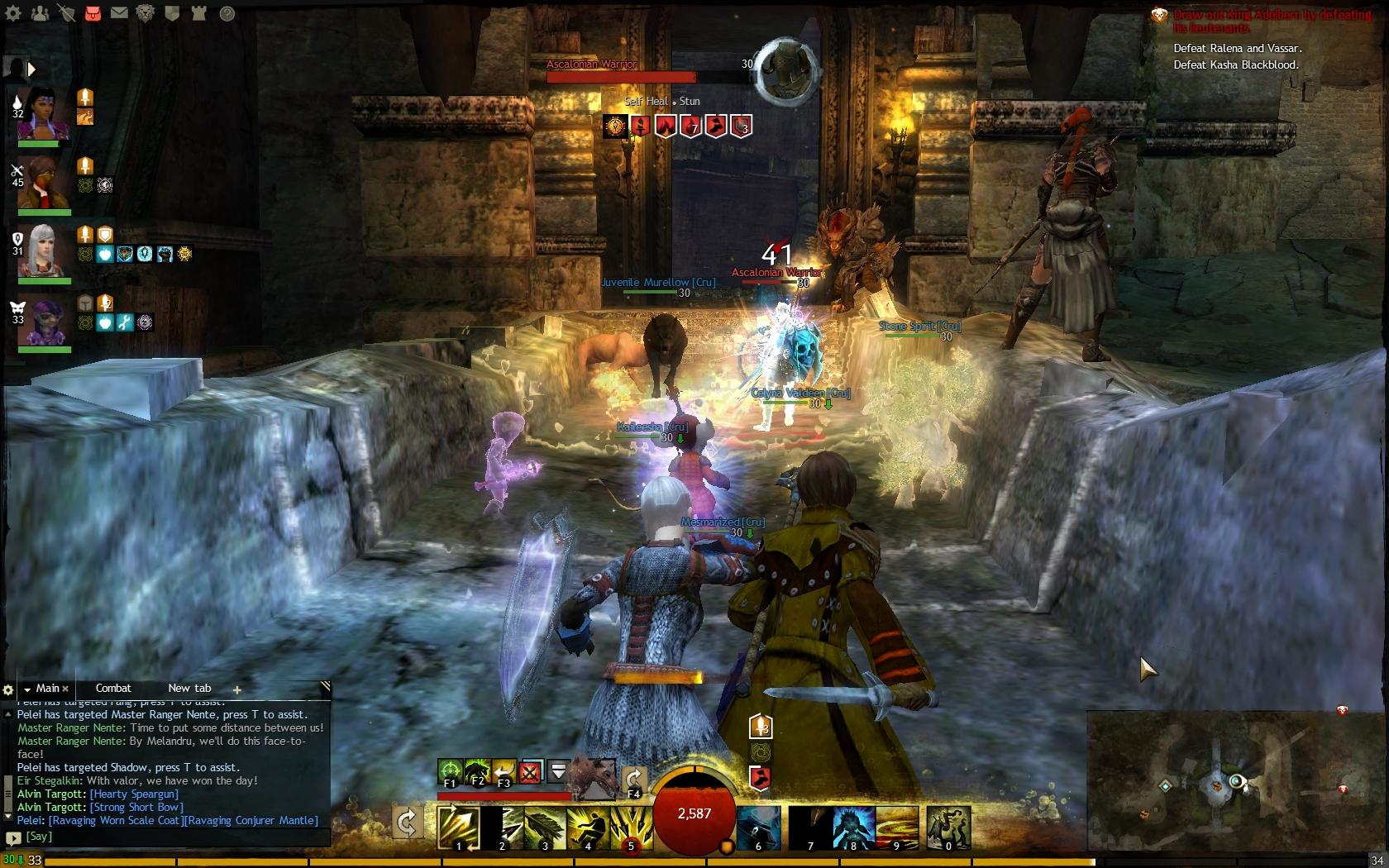Open the help question mark icon

coord(227,13)
